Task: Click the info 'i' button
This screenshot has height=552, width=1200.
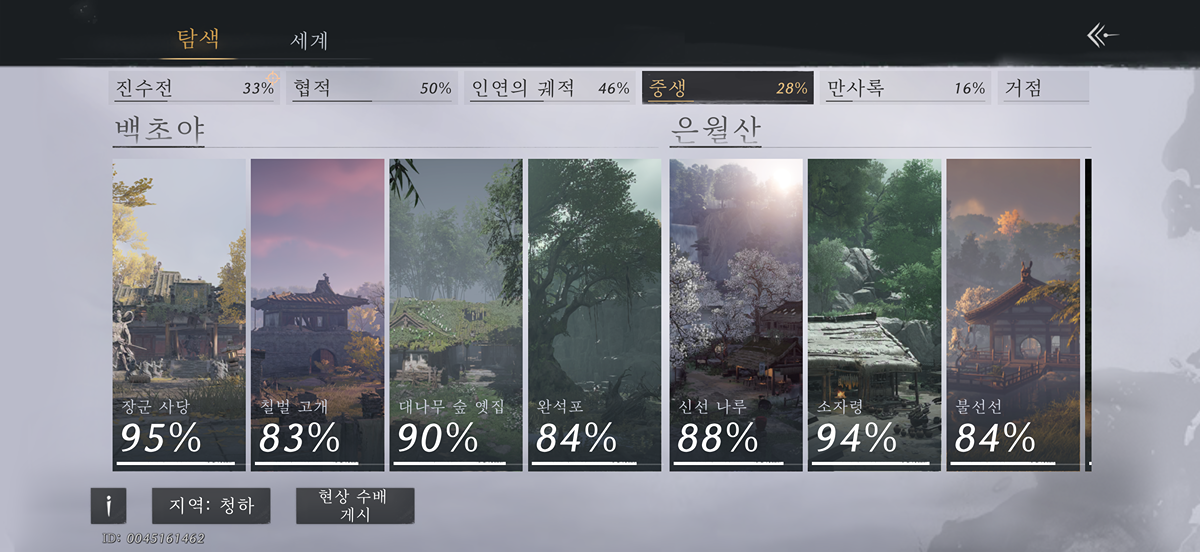Action: click(x=108, y=506)
